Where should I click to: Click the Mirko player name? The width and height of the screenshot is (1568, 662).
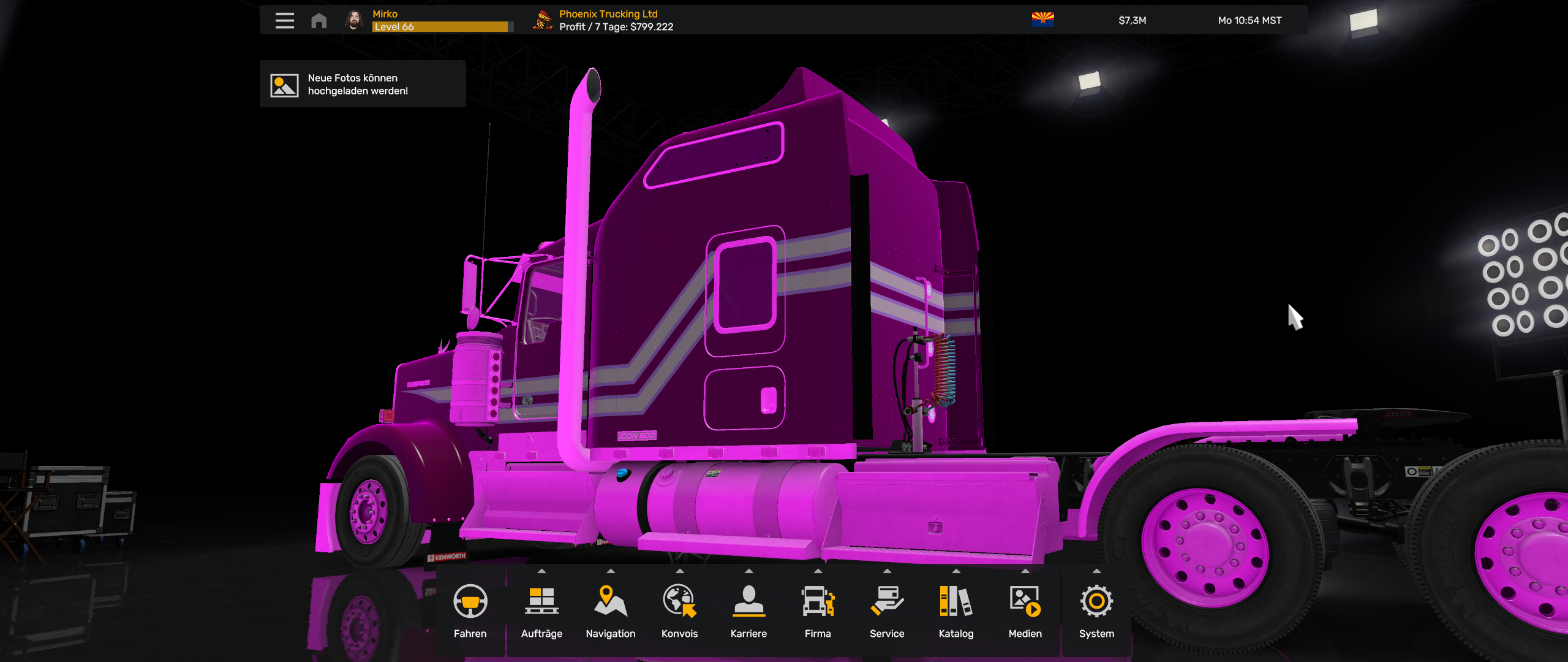(x=384, y=13)
